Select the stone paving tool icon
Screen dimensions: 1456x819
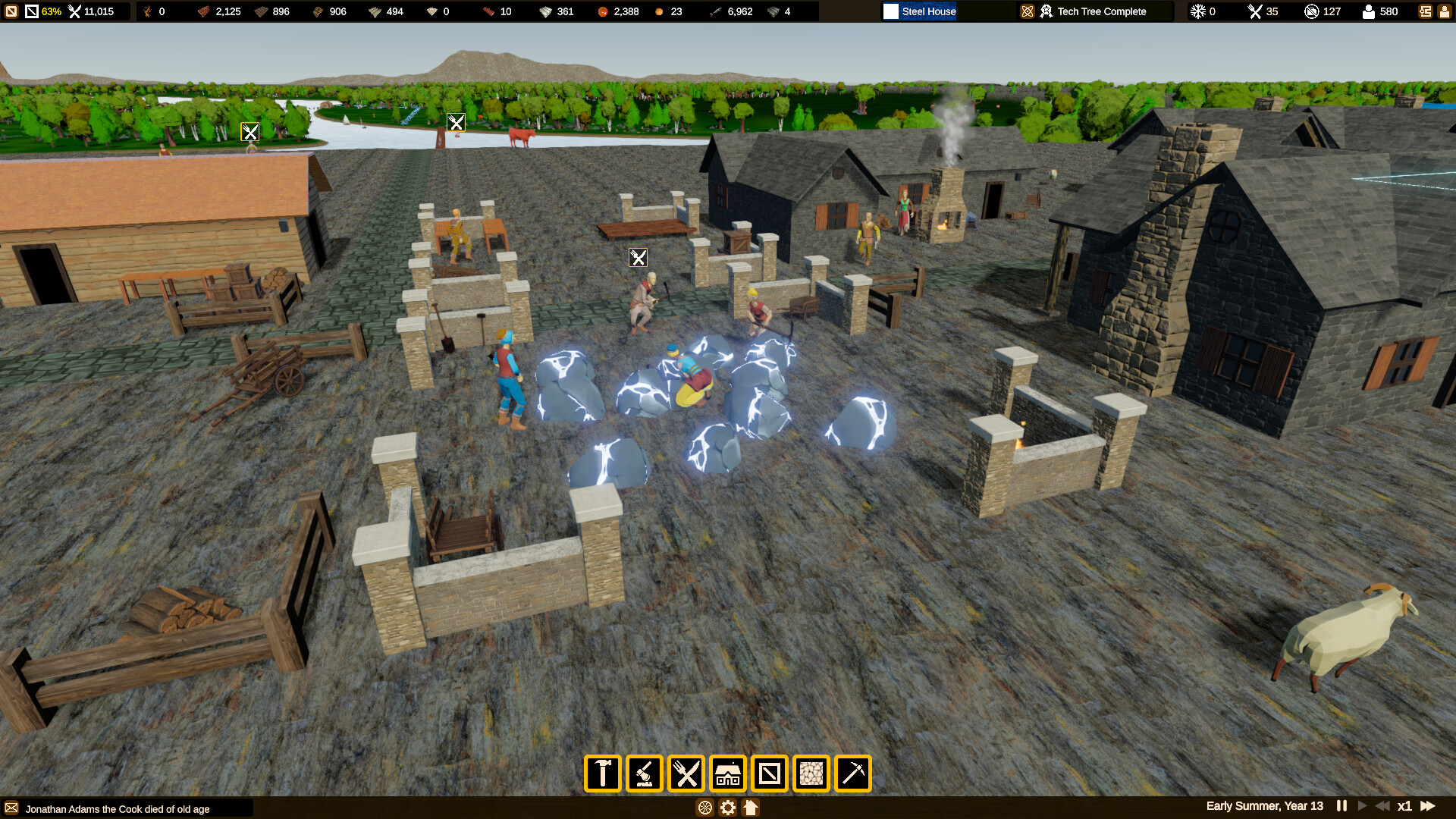point(811,773)
